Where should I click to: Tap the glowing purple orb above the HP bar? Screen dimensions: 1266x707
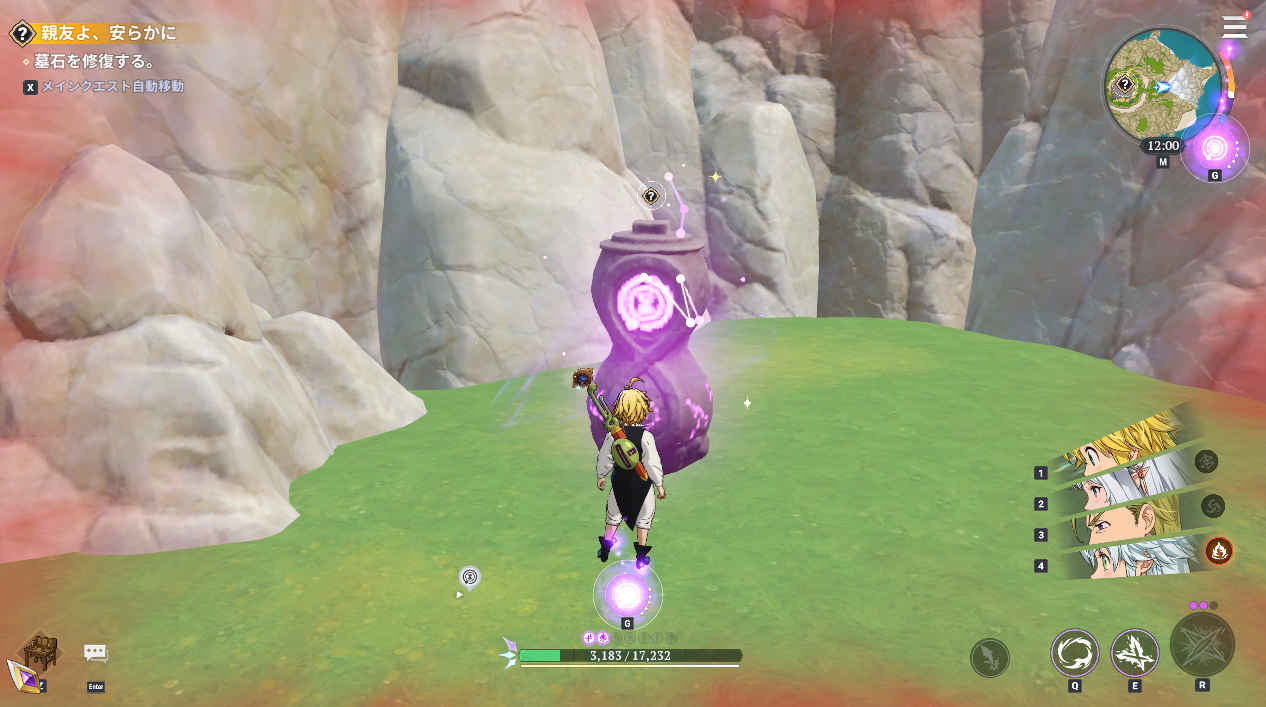coord(627,595)
